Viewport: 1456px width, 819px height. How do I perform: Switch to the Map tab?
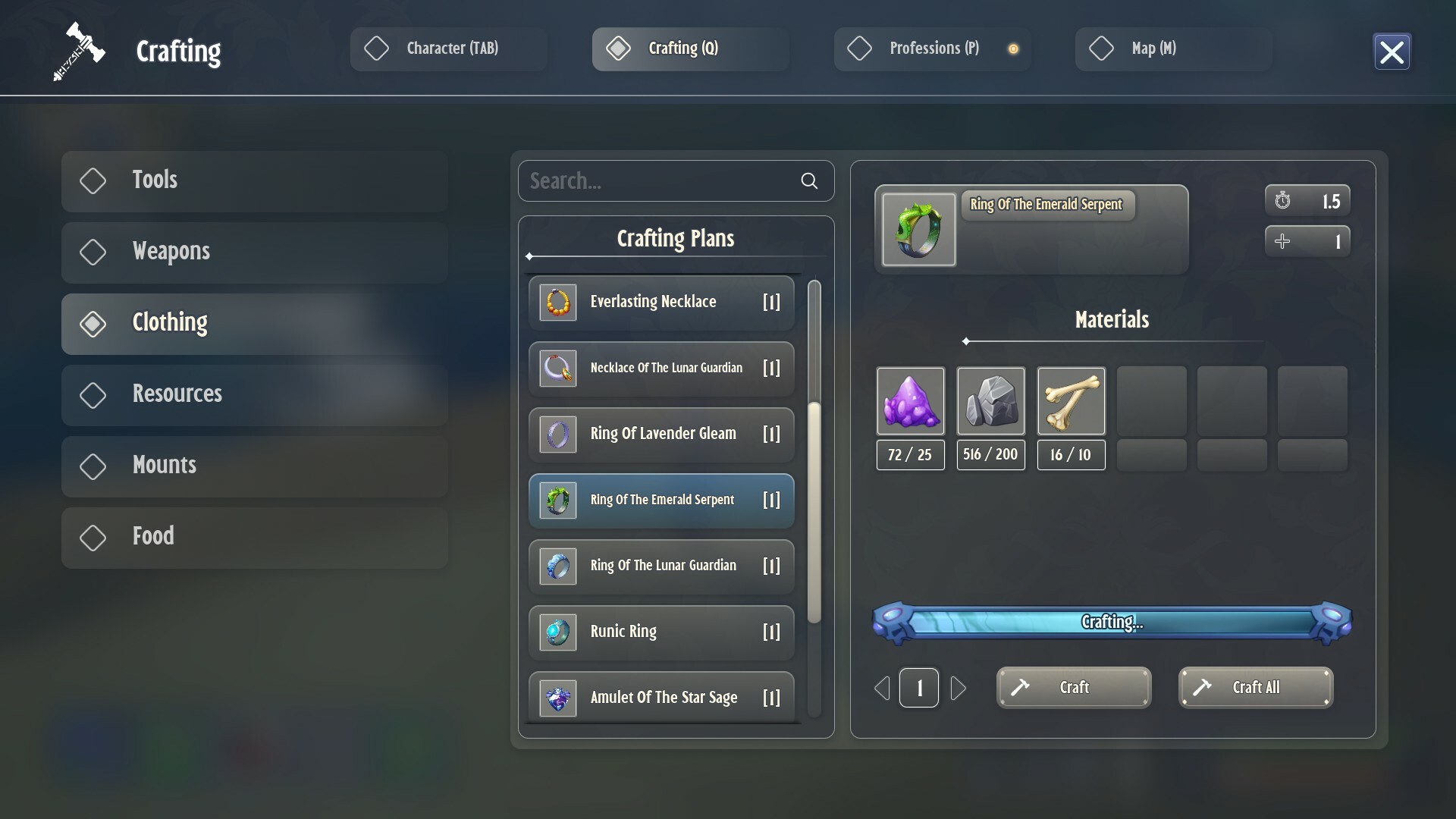click(x=1173, y=49)
